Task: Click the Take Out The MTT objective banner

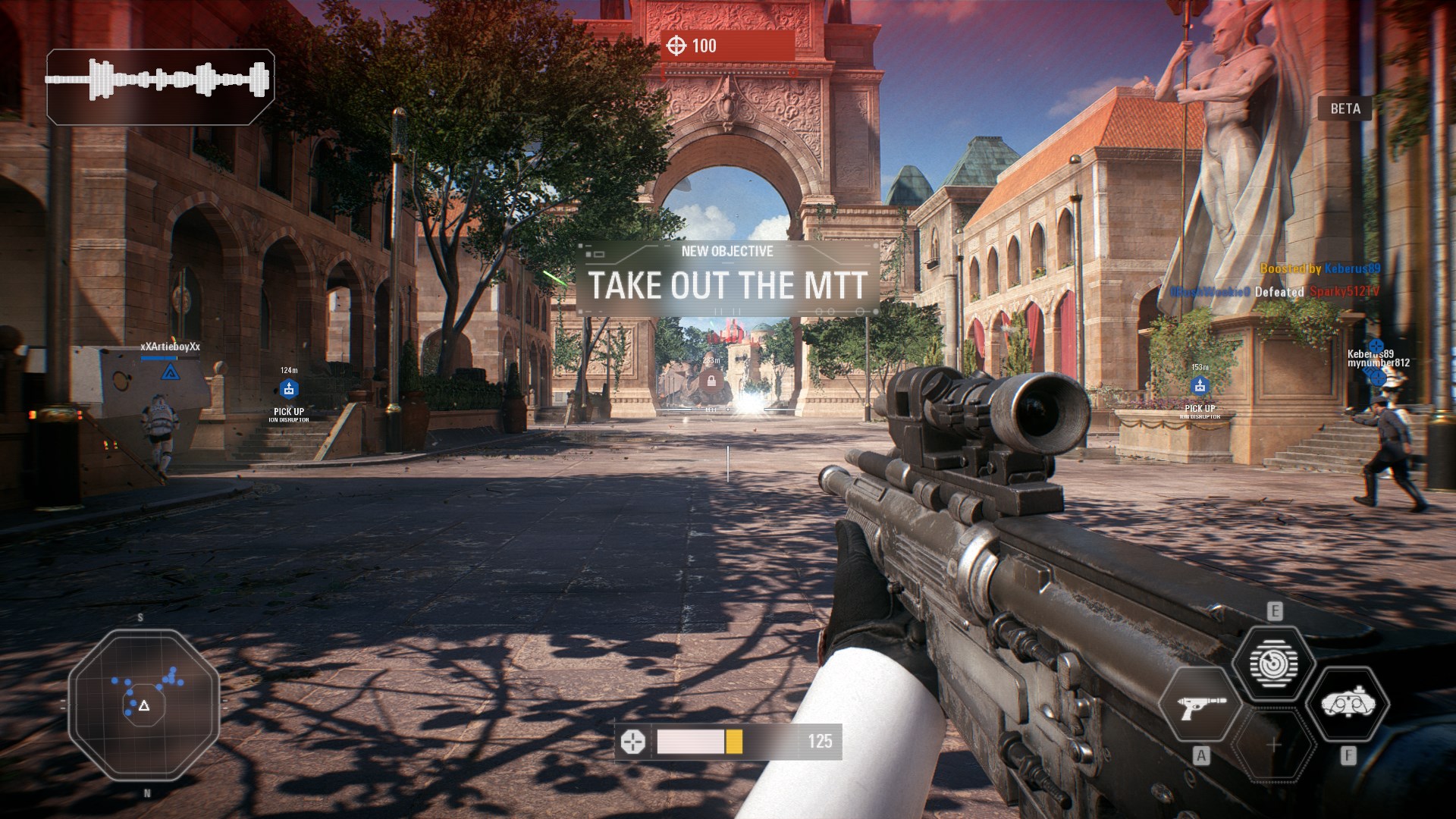Action: (x=728, y=278)
